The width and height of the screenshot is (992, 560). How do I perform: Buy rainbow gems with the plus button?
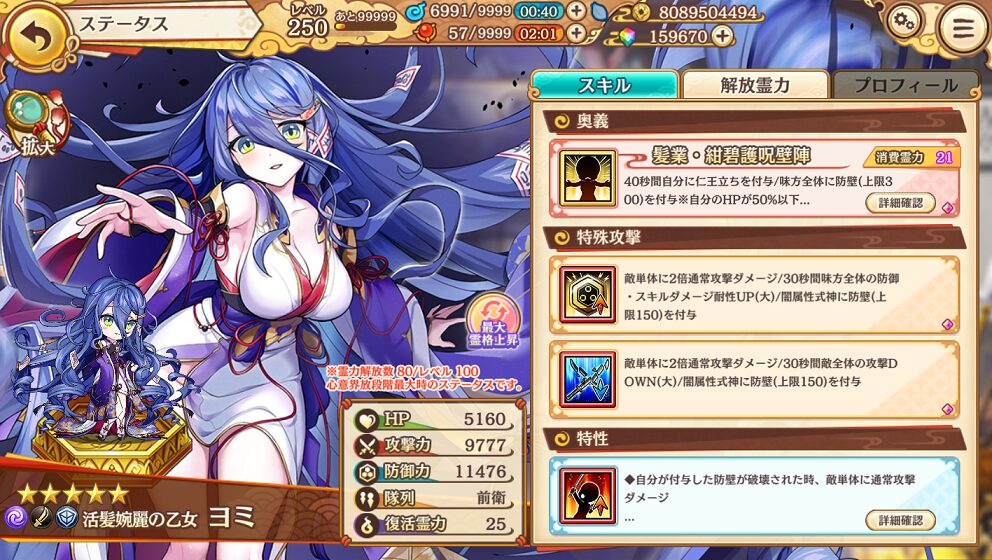coord(722,36)
